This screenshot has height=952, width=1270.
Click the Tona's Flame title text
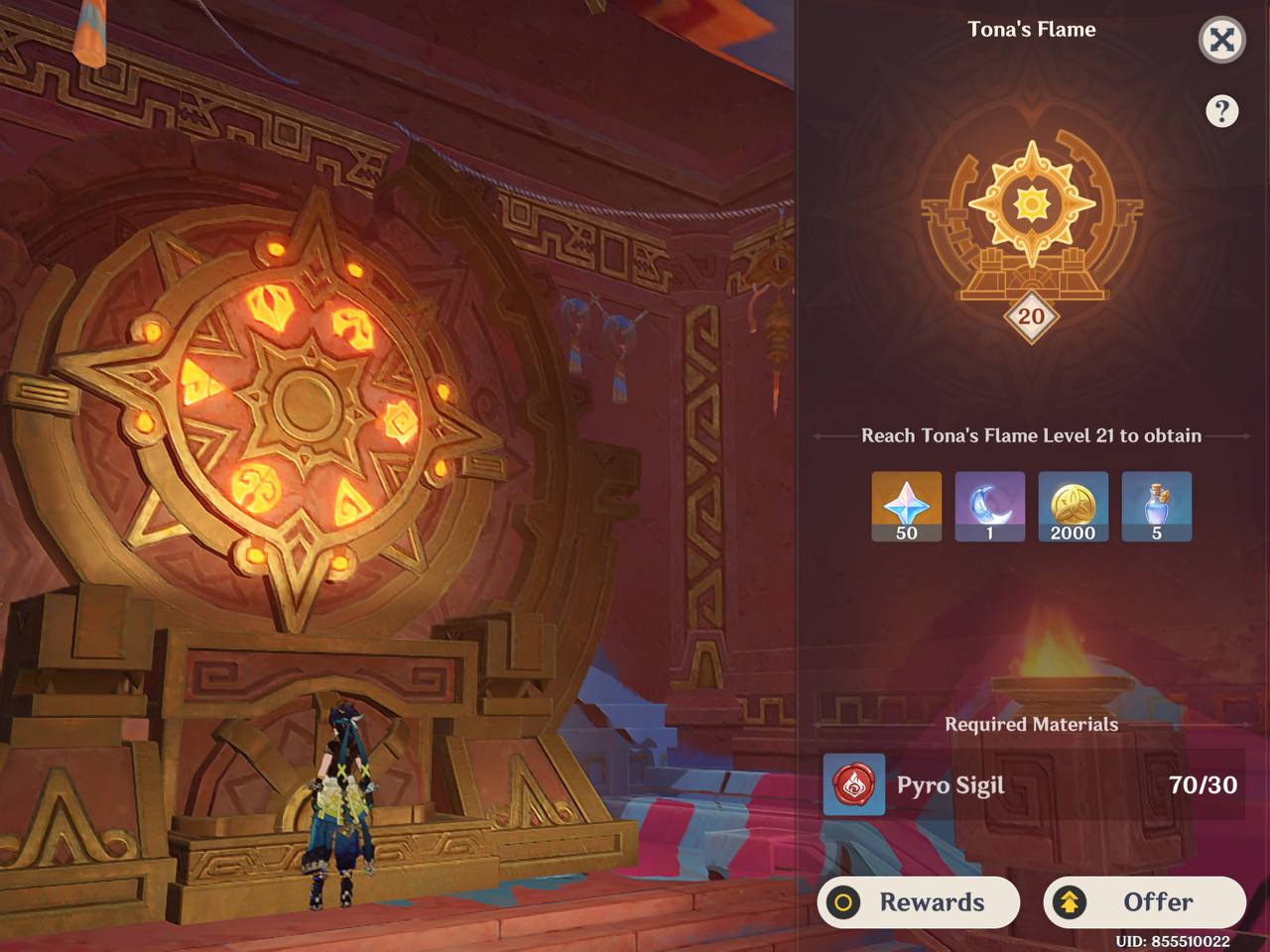pos(1030,29)
